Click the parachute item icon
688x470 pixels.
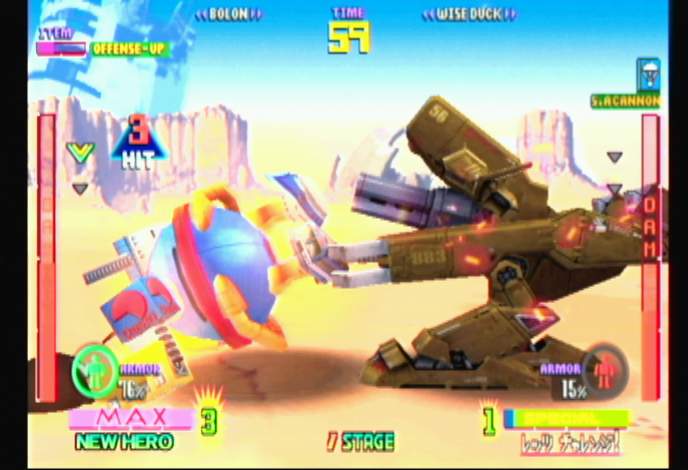tap(648, 73)
